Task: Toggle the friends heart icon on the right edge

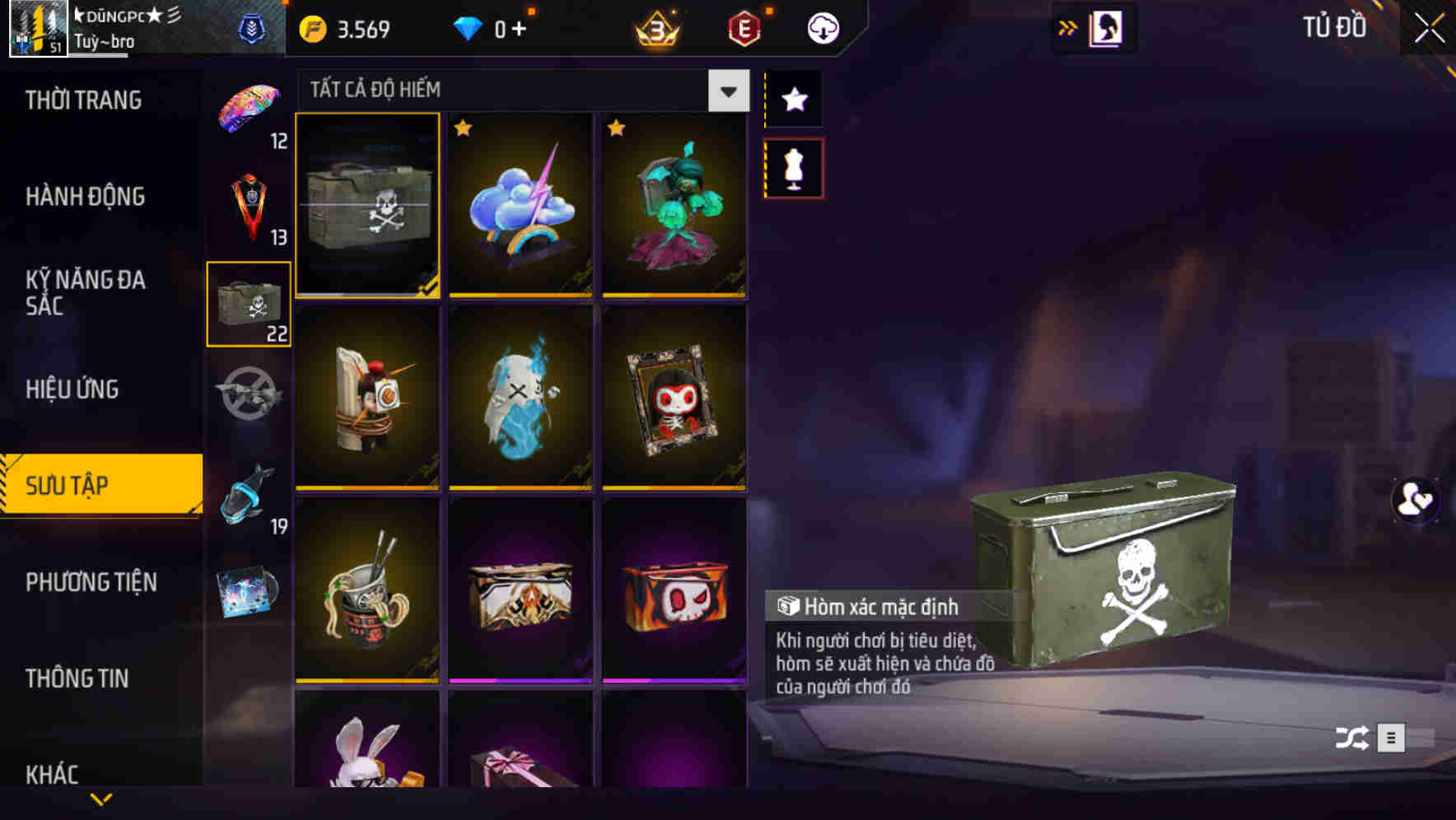Action: (x=1415, y=500)
